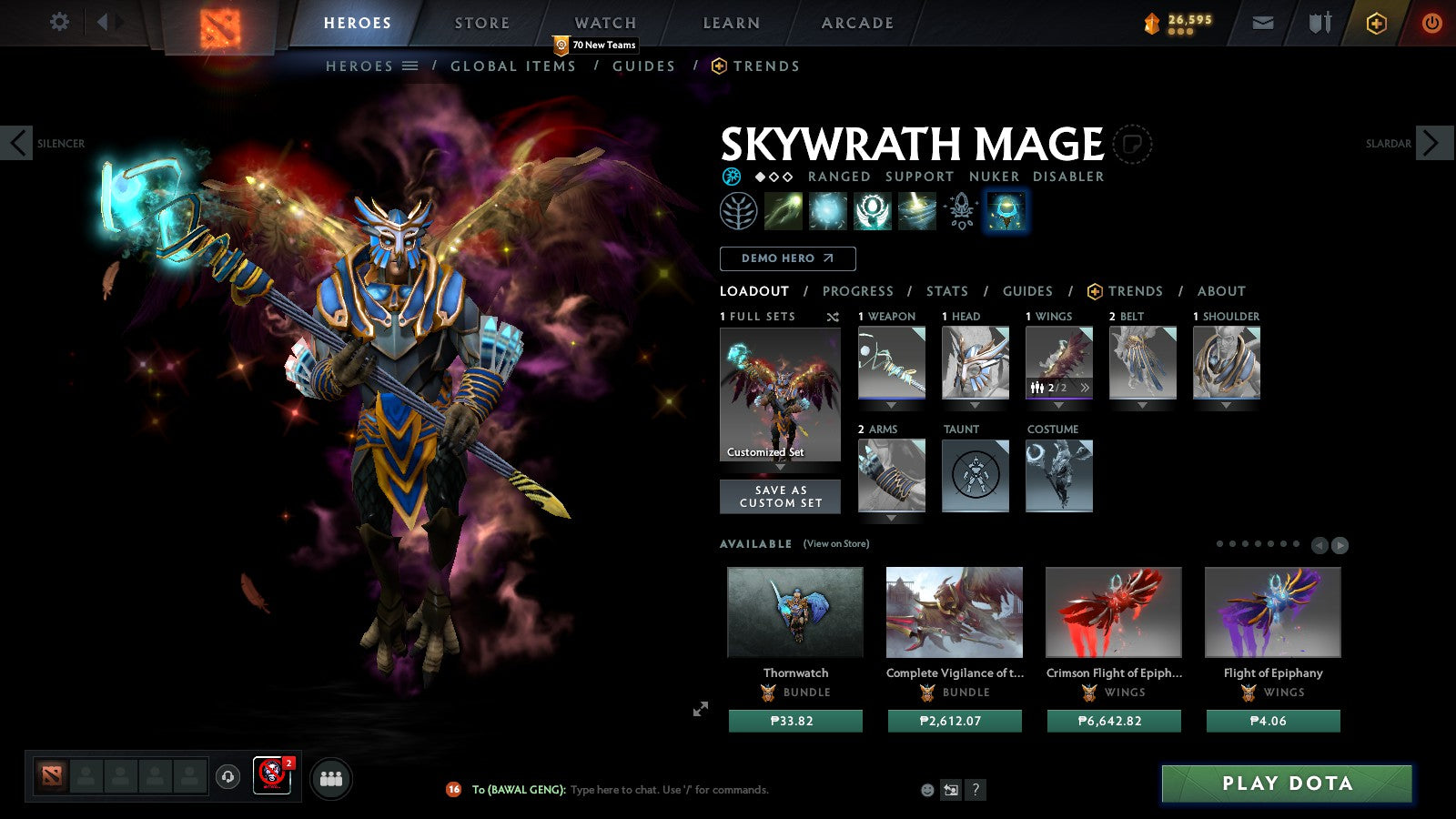Switch wing style with the double-chevron
This screenshot has height=819, width=1456.
[1085, 388]
